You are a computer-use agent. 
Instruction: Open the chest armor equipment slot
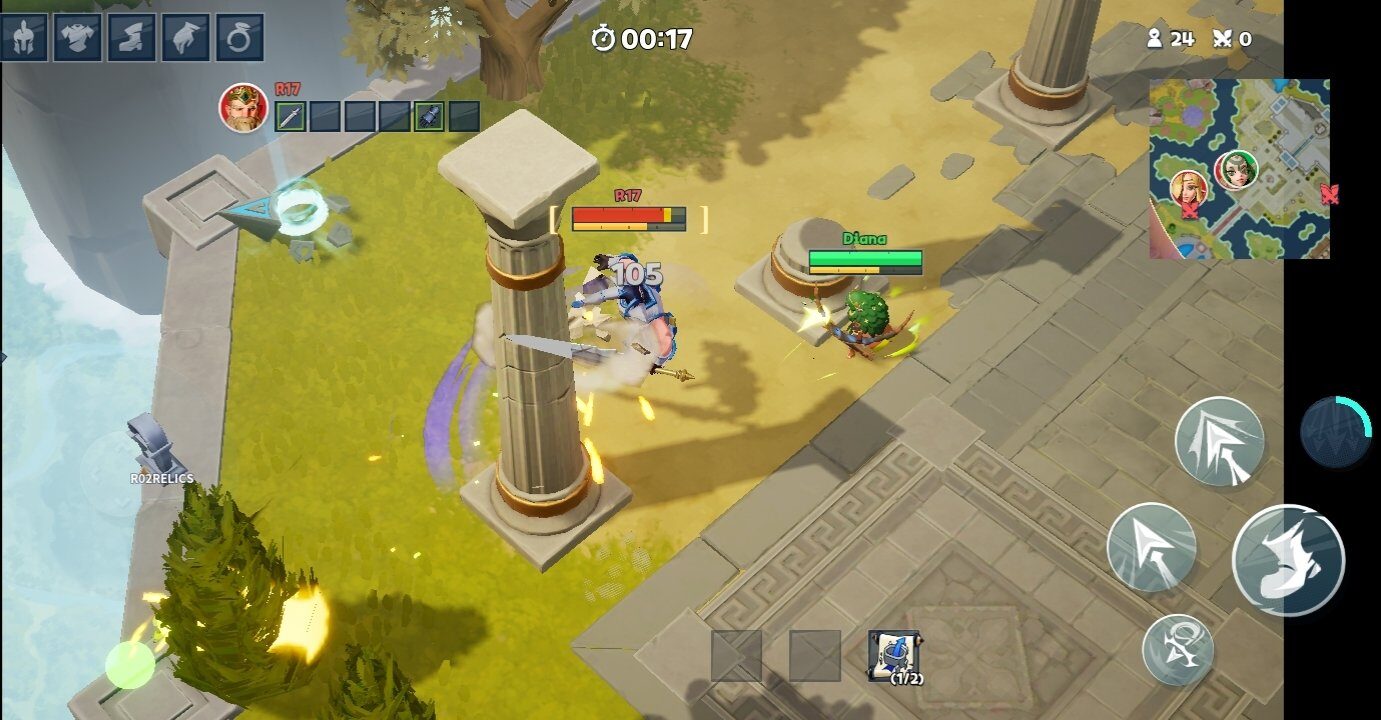point(78,37)
